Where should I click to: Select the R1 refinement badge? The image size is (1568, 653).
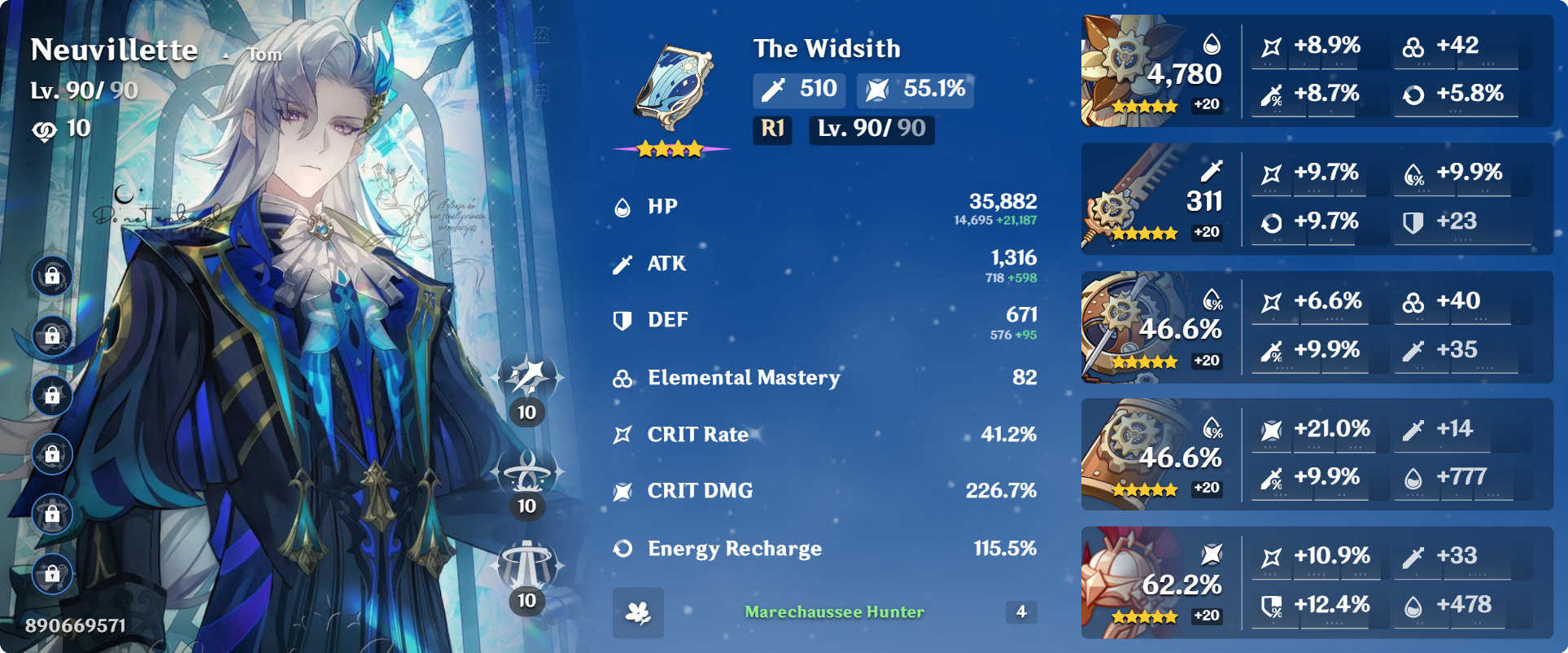[771, 130]
